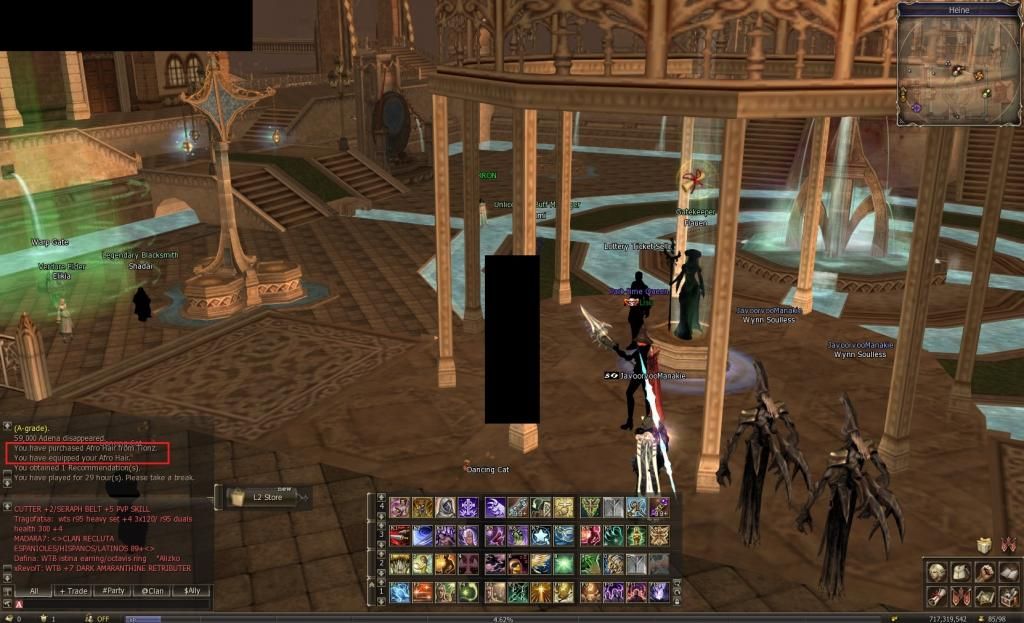Open the skills book icon
Screen dimensions: 1024x623
click(x=1007, y=573)
